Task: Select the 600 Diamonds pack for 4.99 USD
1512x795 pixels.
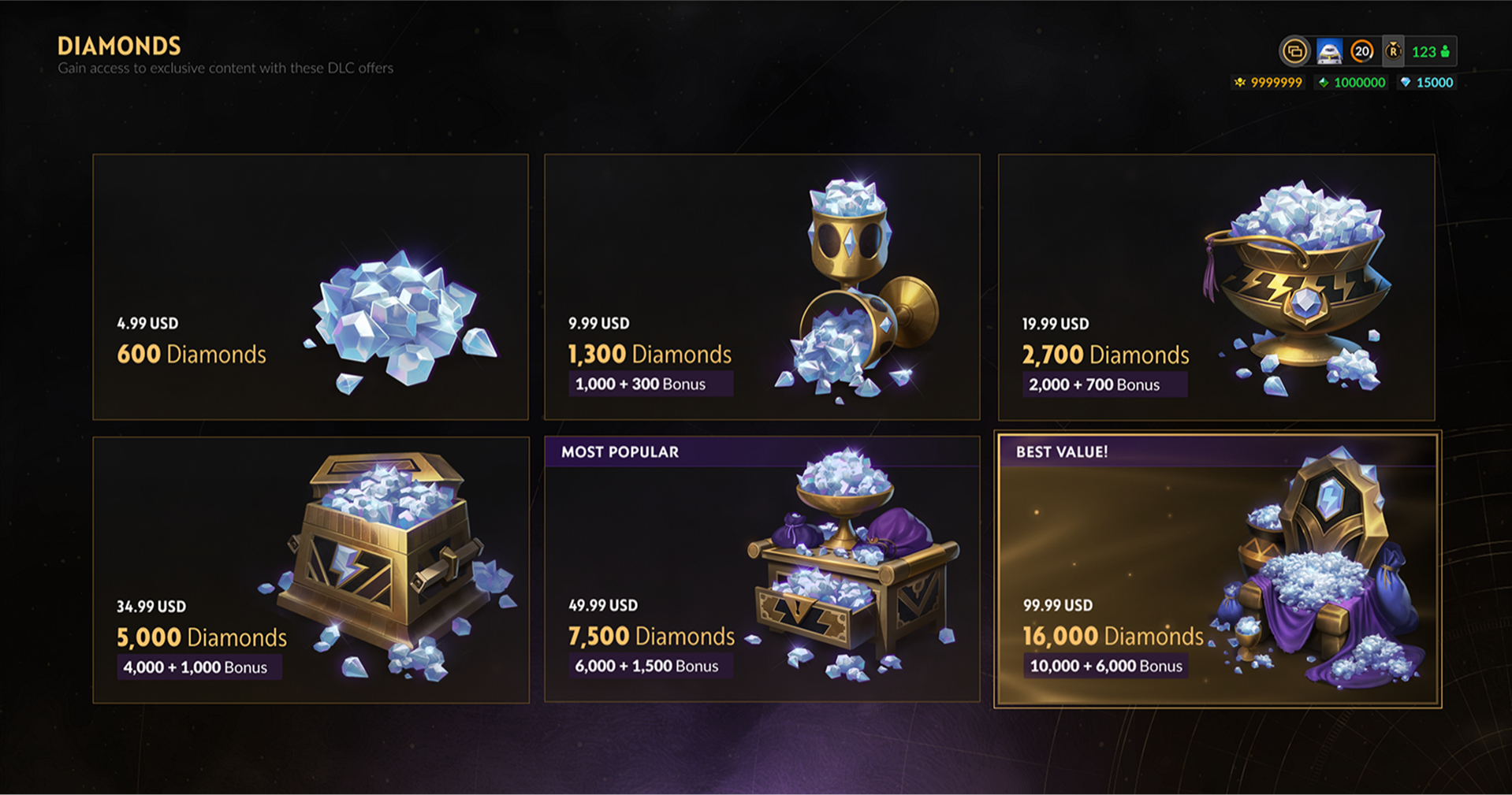Action: (x=310, y=287)
